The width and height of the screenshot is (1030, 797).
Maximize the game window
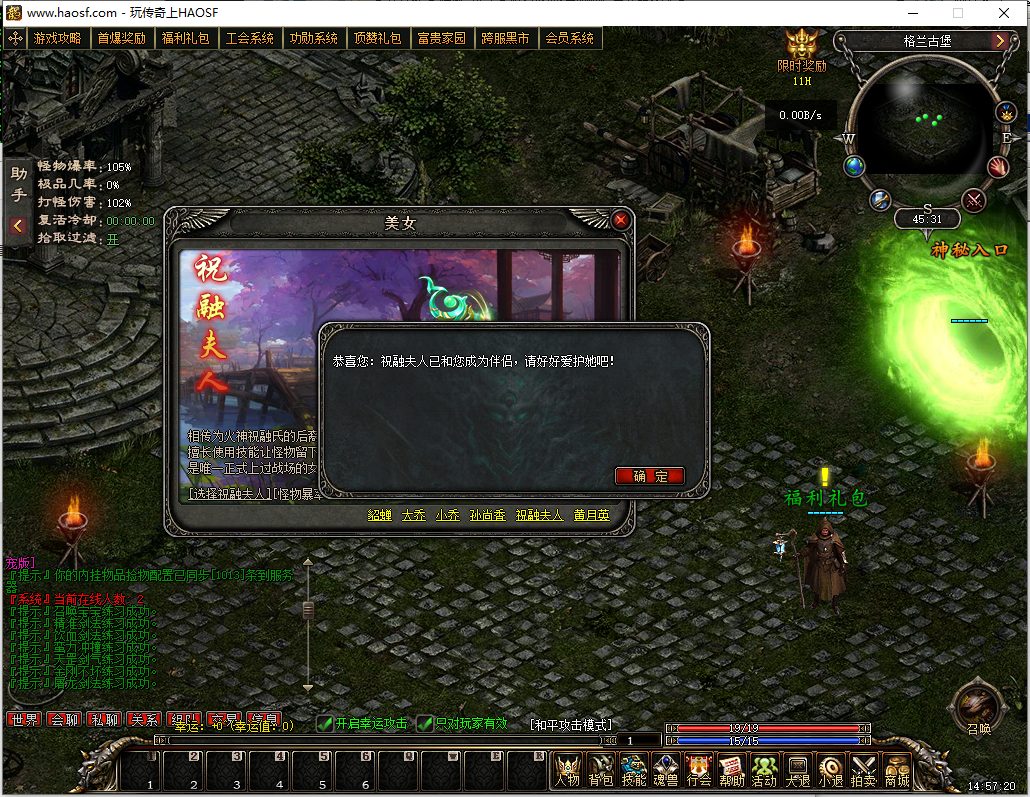point(958,13)
